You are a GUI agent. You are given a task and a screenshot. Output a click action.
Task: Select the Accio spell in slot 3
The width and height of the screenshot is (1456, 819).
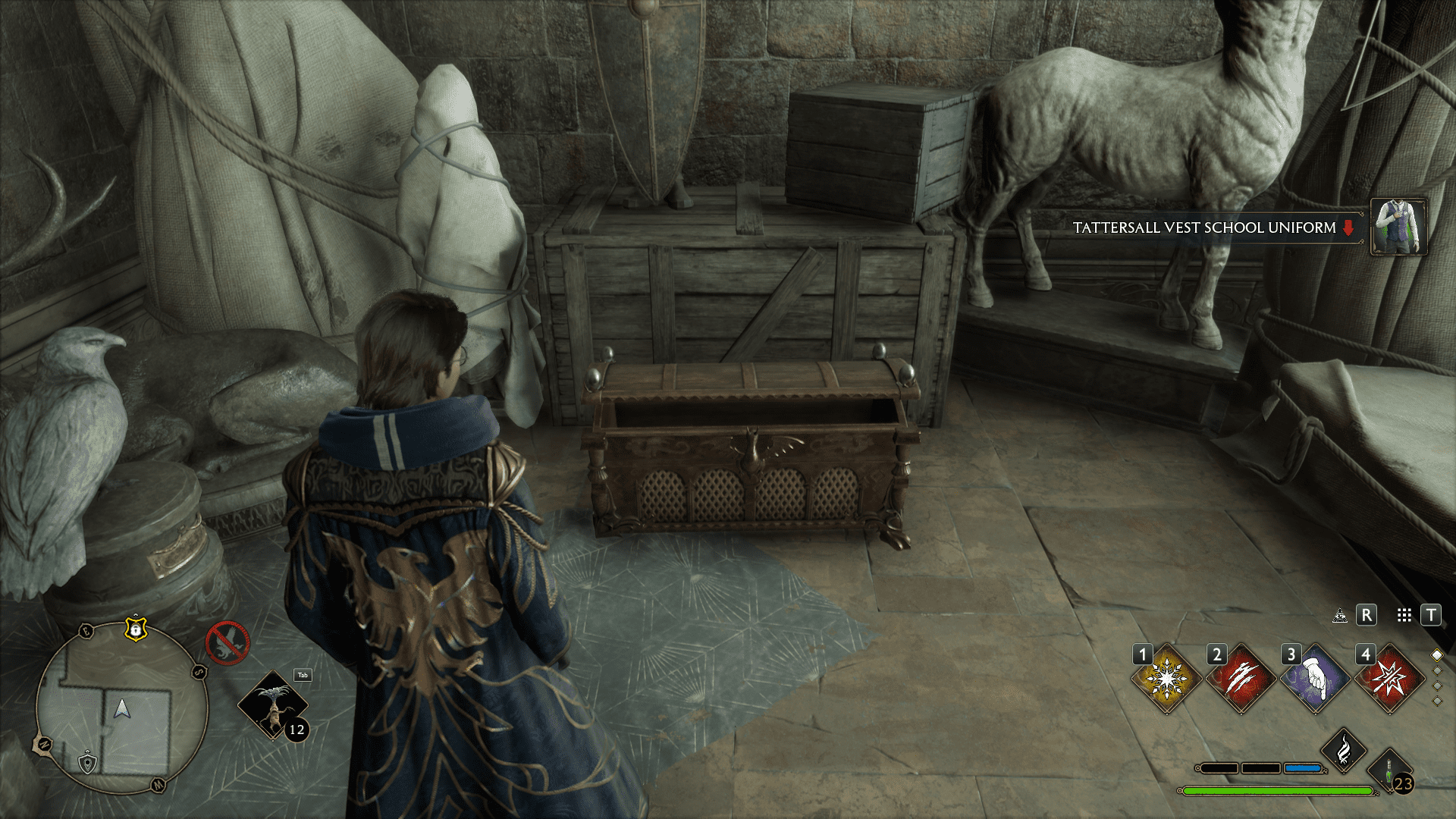click(1315, 679)
